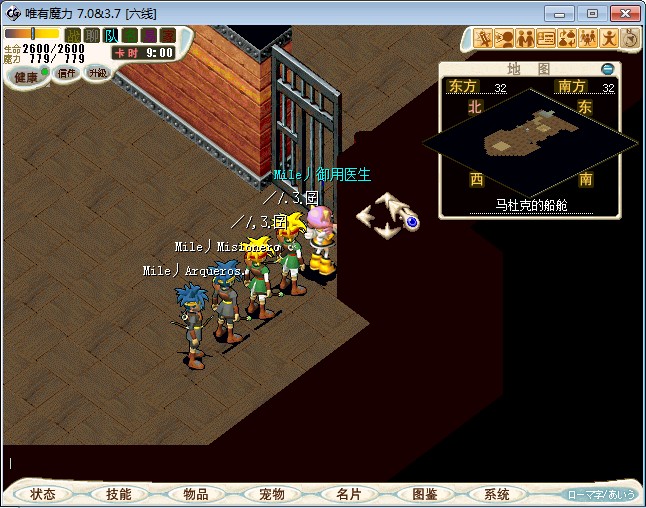Open the 名片 name card menu
Image resolution: width=646 pixels, height=508 pixels.
[347, 494]
